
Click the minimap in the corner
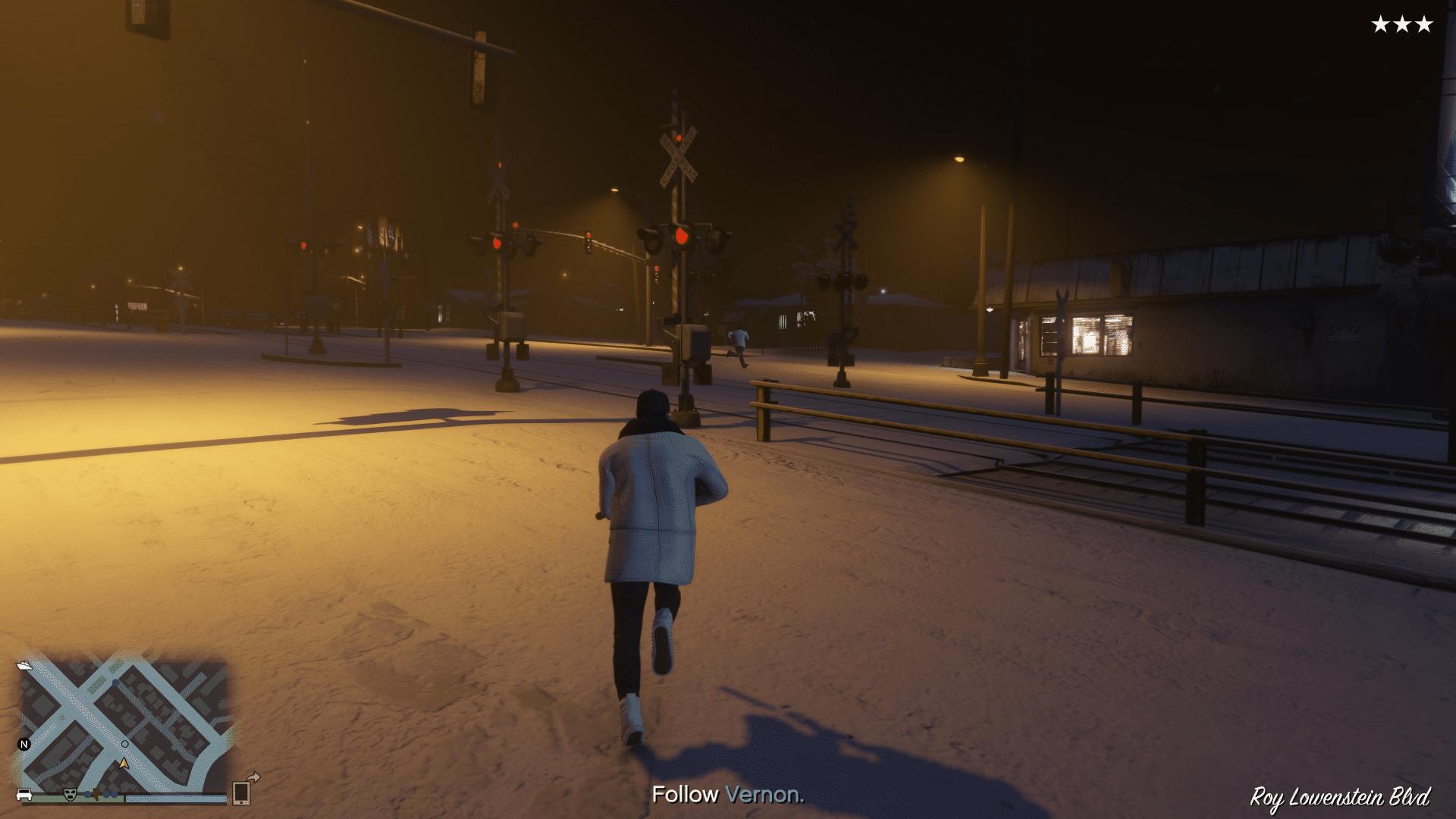[124, 726]
